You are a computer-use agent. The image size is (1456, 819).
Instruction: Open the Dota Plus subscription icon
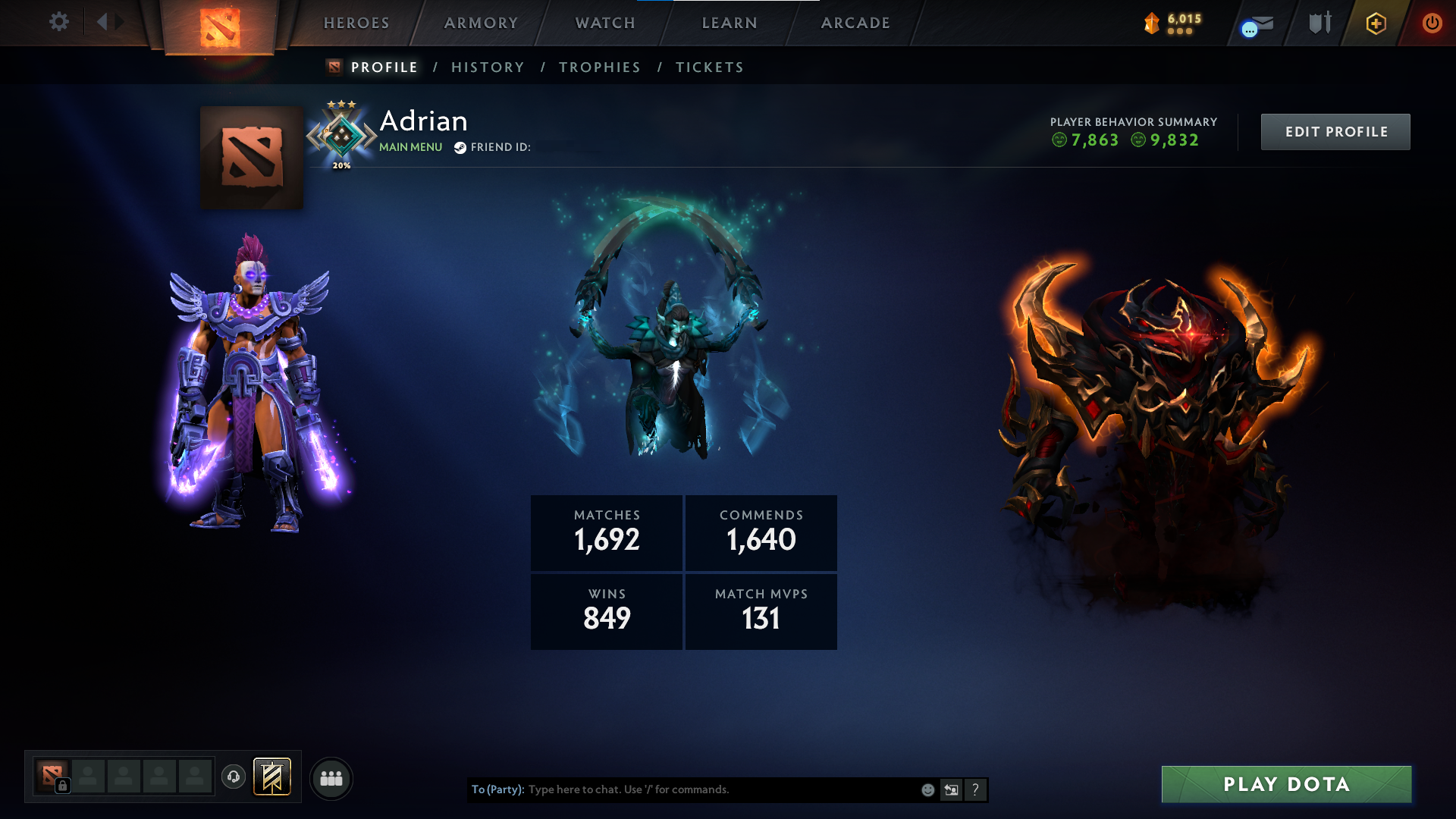1375,23
